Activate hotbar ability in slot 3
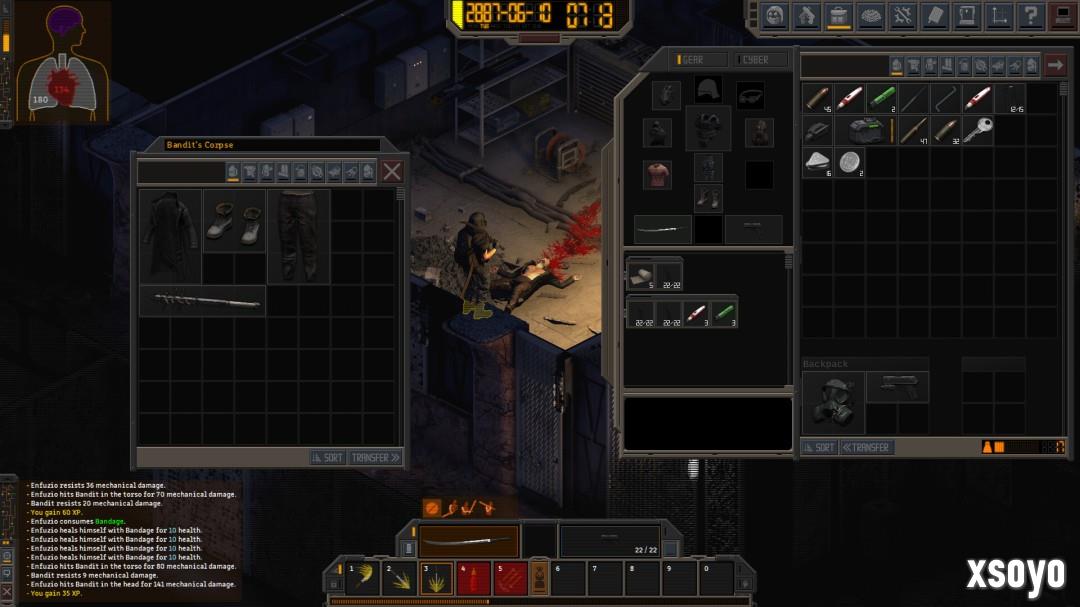1080x607 pixels. tap(435, 578)
